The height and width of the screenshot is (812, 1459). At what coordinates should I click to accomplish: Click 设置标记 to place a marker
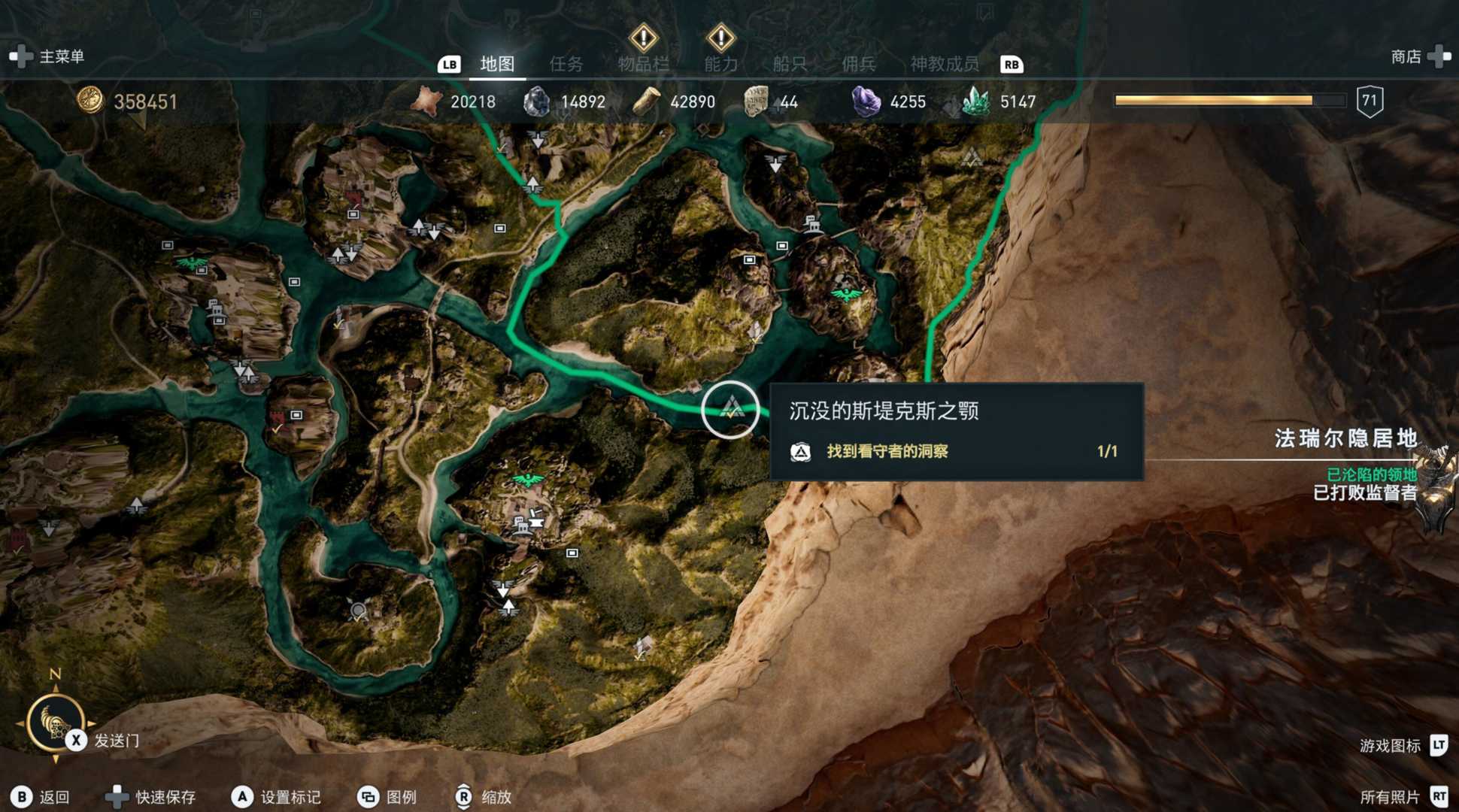[x=290, y=797]
